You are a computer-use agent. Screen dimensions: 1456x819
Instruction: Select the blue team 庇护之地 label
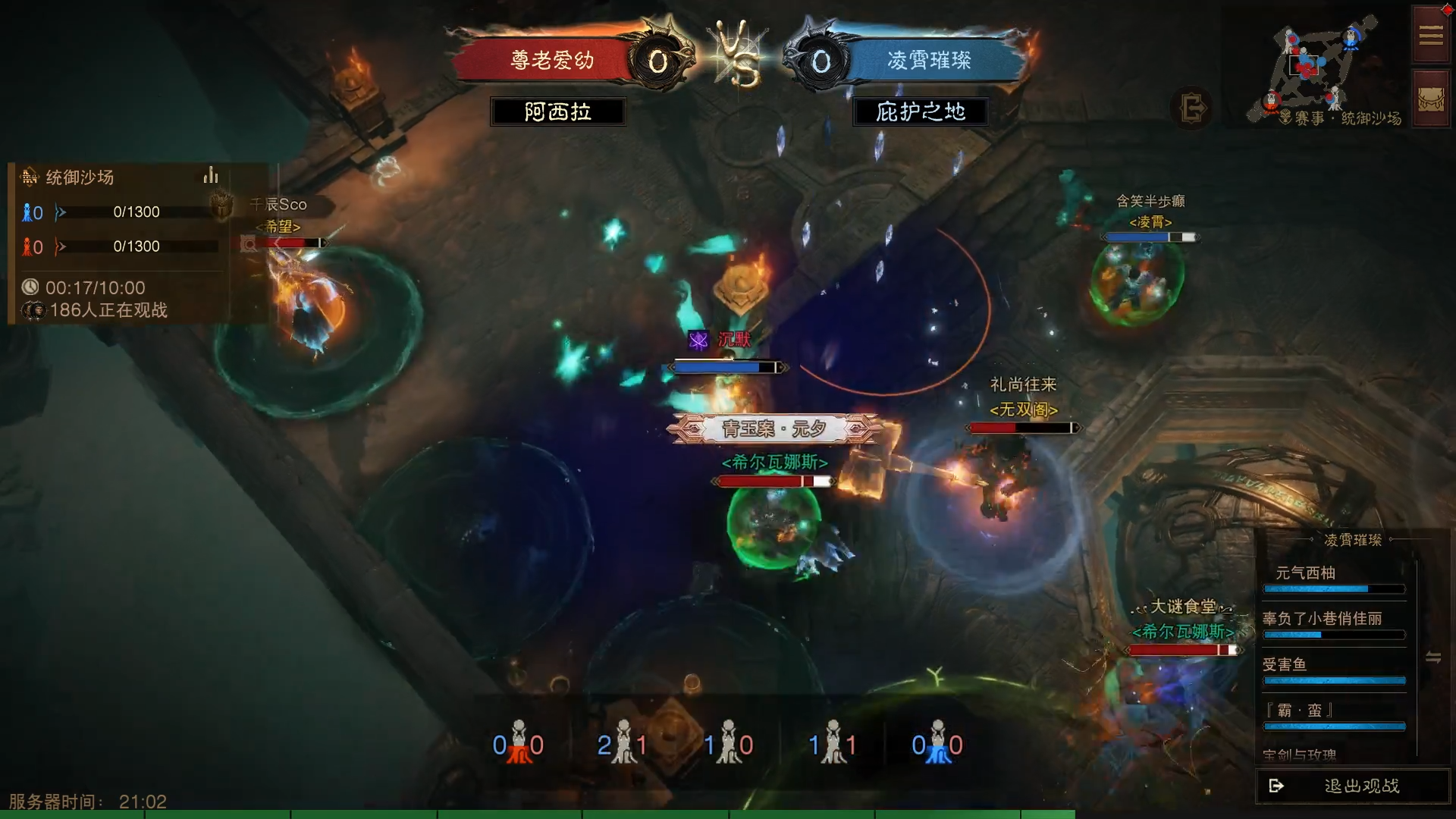[x=920, y=112]
